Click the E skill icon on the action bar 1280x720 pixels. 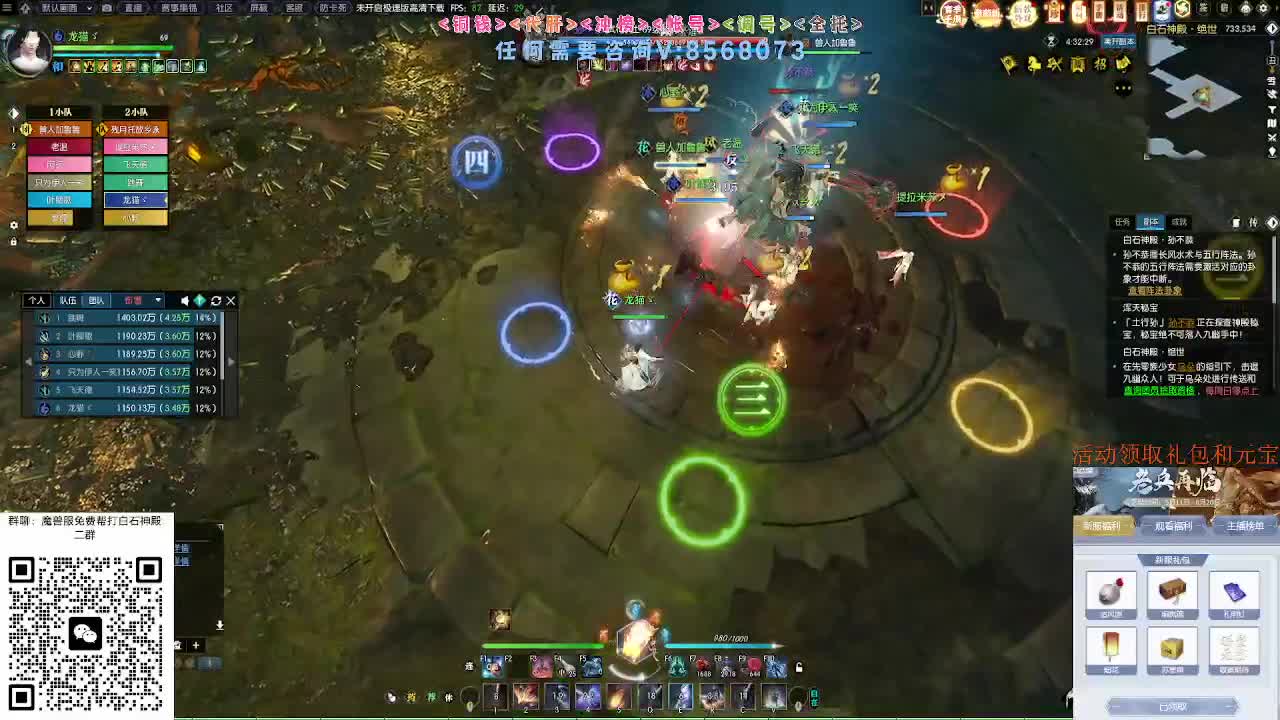(680, 697)
